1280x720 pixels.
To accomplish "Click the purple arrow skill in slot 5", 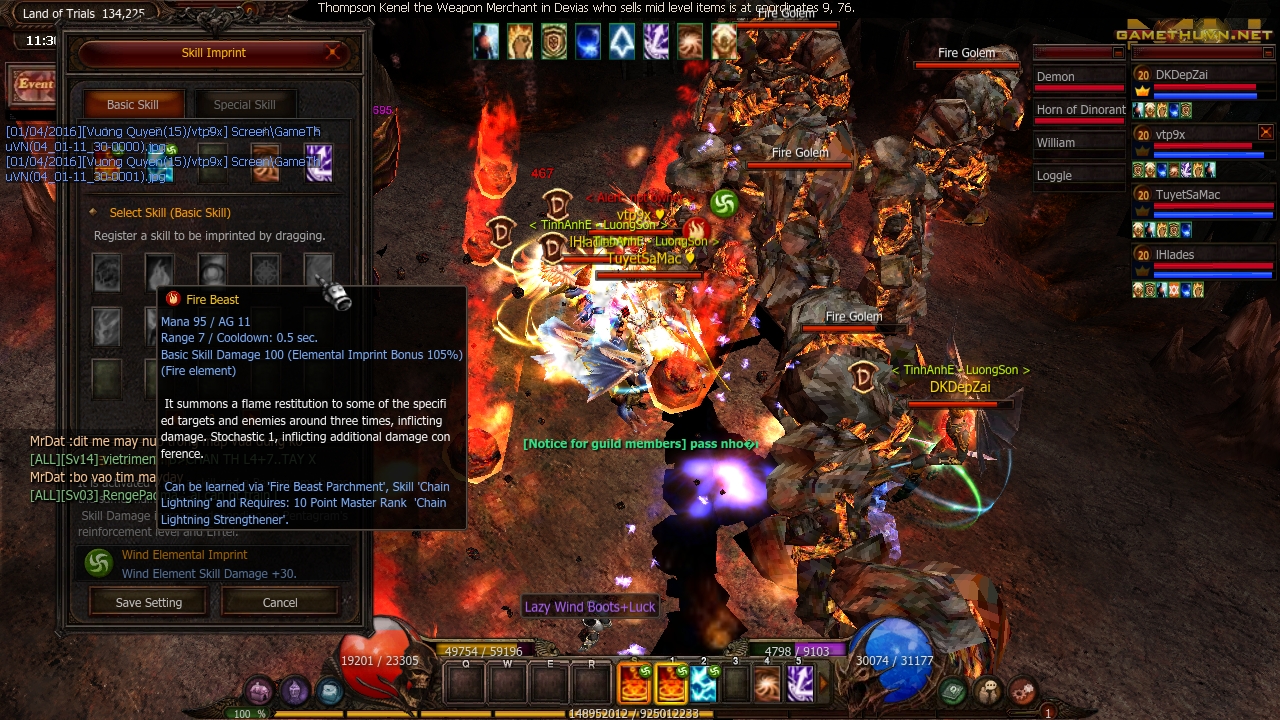I will pyautogui.click(x=800, y=684).
